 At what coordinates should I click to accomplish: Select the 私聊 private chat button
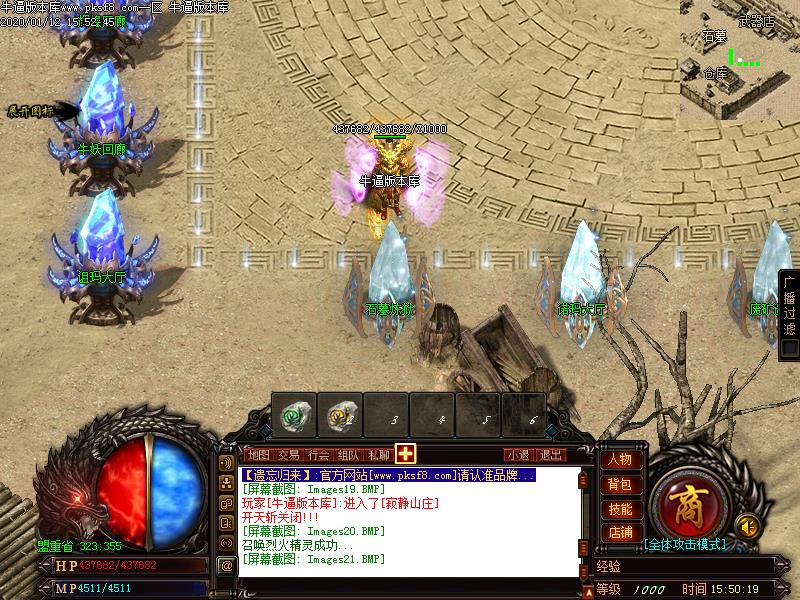[378, 454]
